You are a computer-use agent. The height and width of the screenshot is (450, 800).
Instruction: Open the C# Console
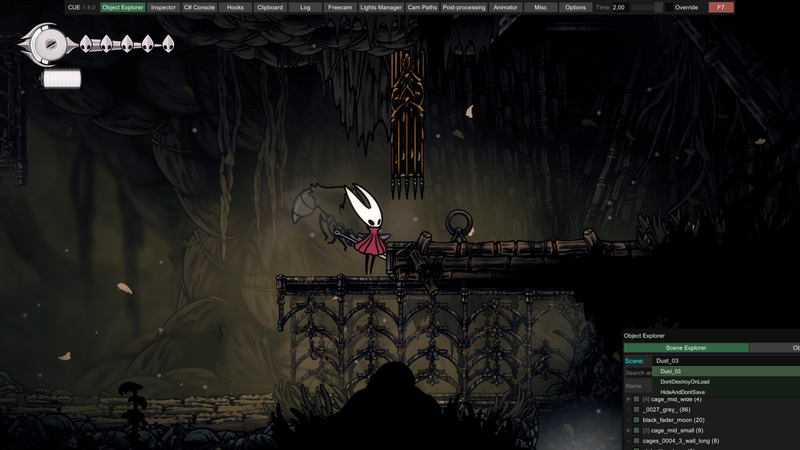pos(199,7)
